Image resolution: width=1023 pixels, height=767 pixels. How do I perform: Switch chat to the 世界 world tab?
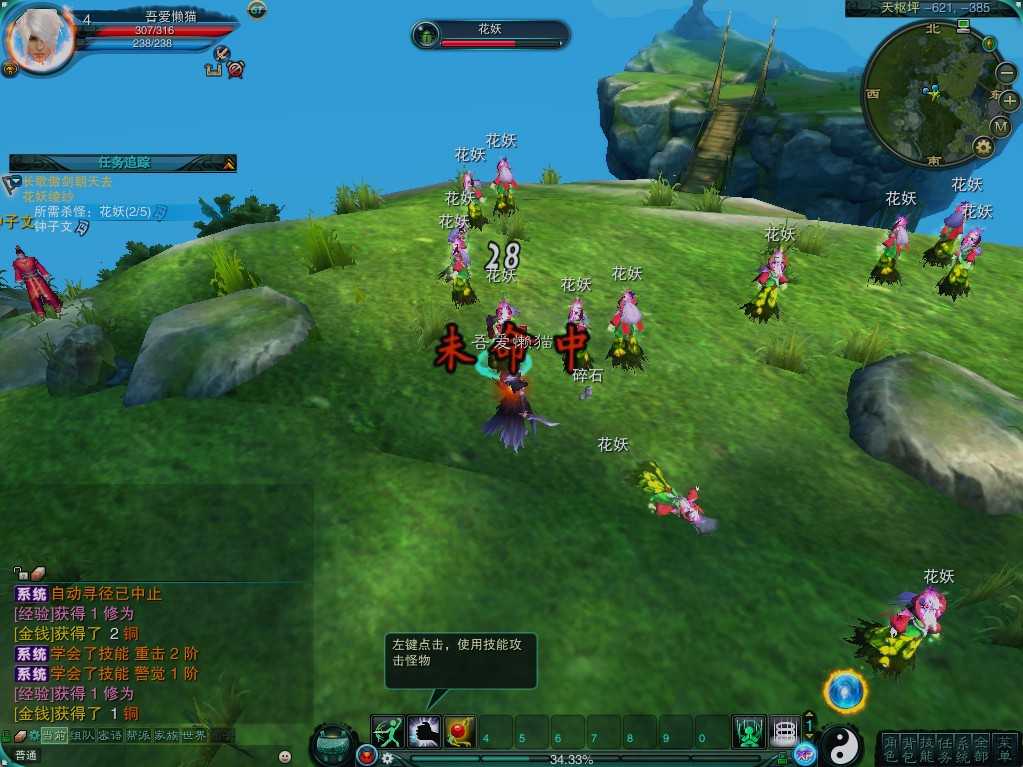(193, 735)
